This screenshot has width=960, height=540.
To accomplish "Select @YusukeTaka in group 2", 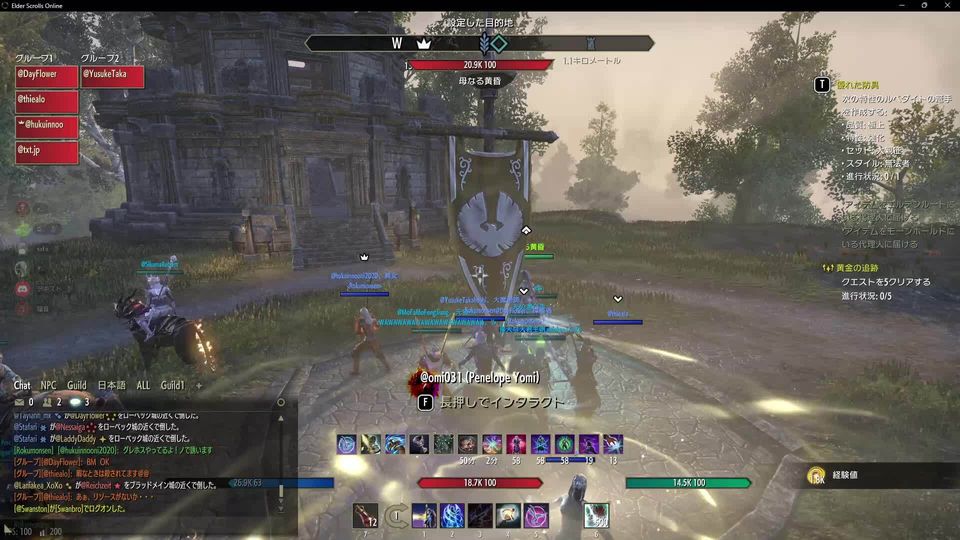I will pyautogui.click(x=112, y=75).
